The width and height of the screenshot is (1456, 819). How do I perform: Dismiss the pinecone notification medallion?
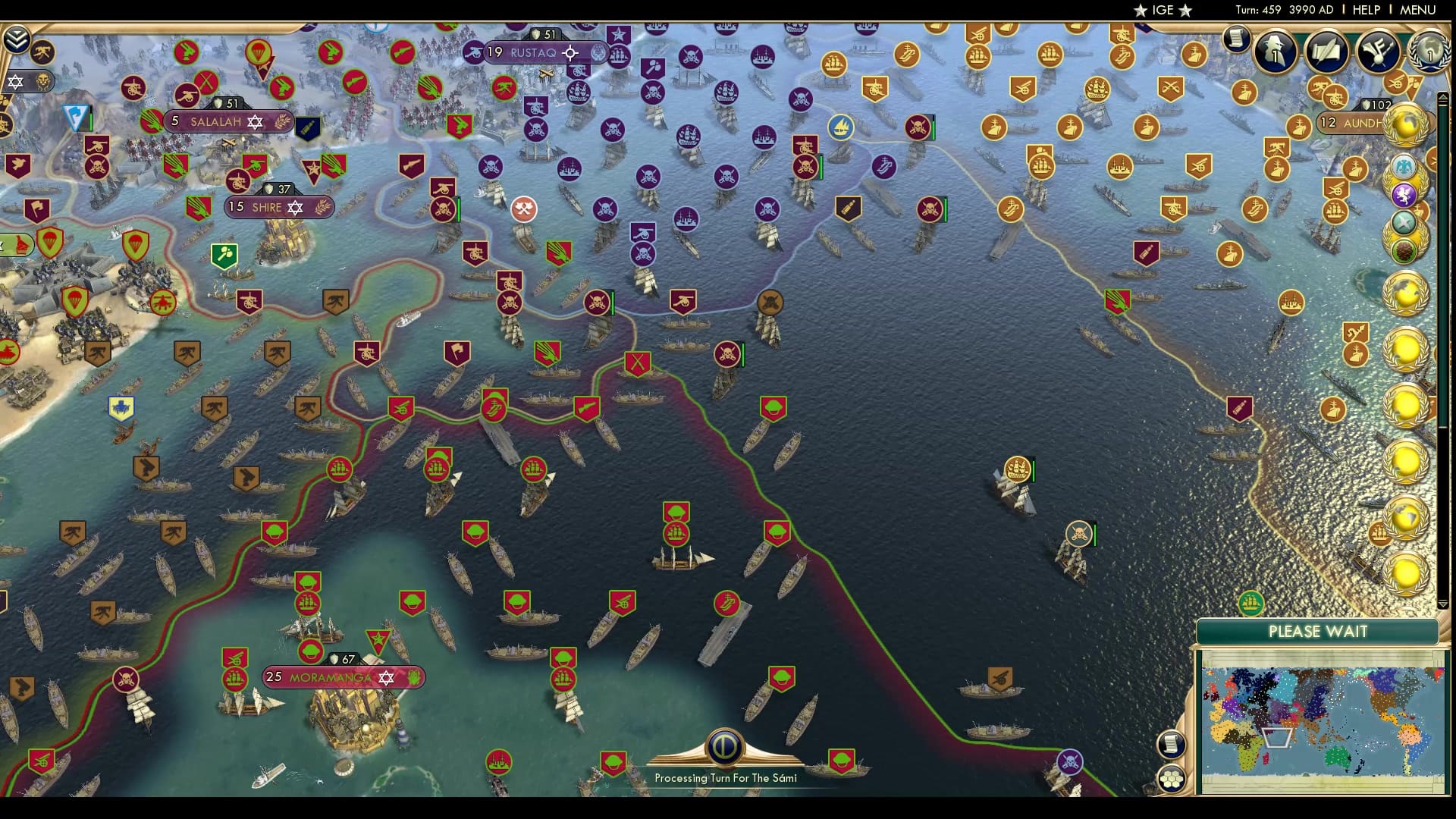(1404, 249)
